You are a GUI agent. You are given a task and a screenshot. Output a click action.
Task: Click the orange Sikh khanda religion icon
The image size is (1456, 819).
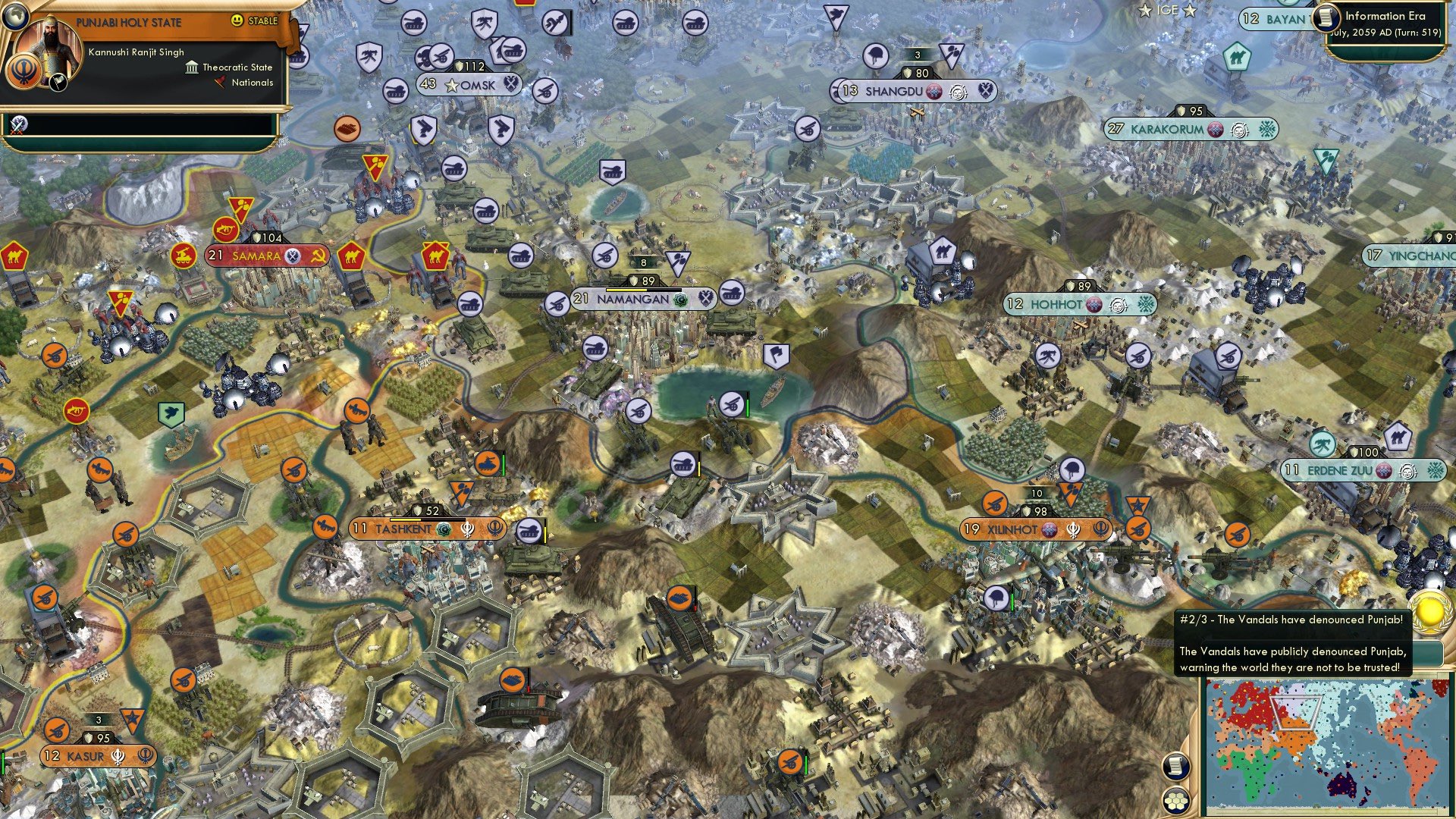coord(24,73)
